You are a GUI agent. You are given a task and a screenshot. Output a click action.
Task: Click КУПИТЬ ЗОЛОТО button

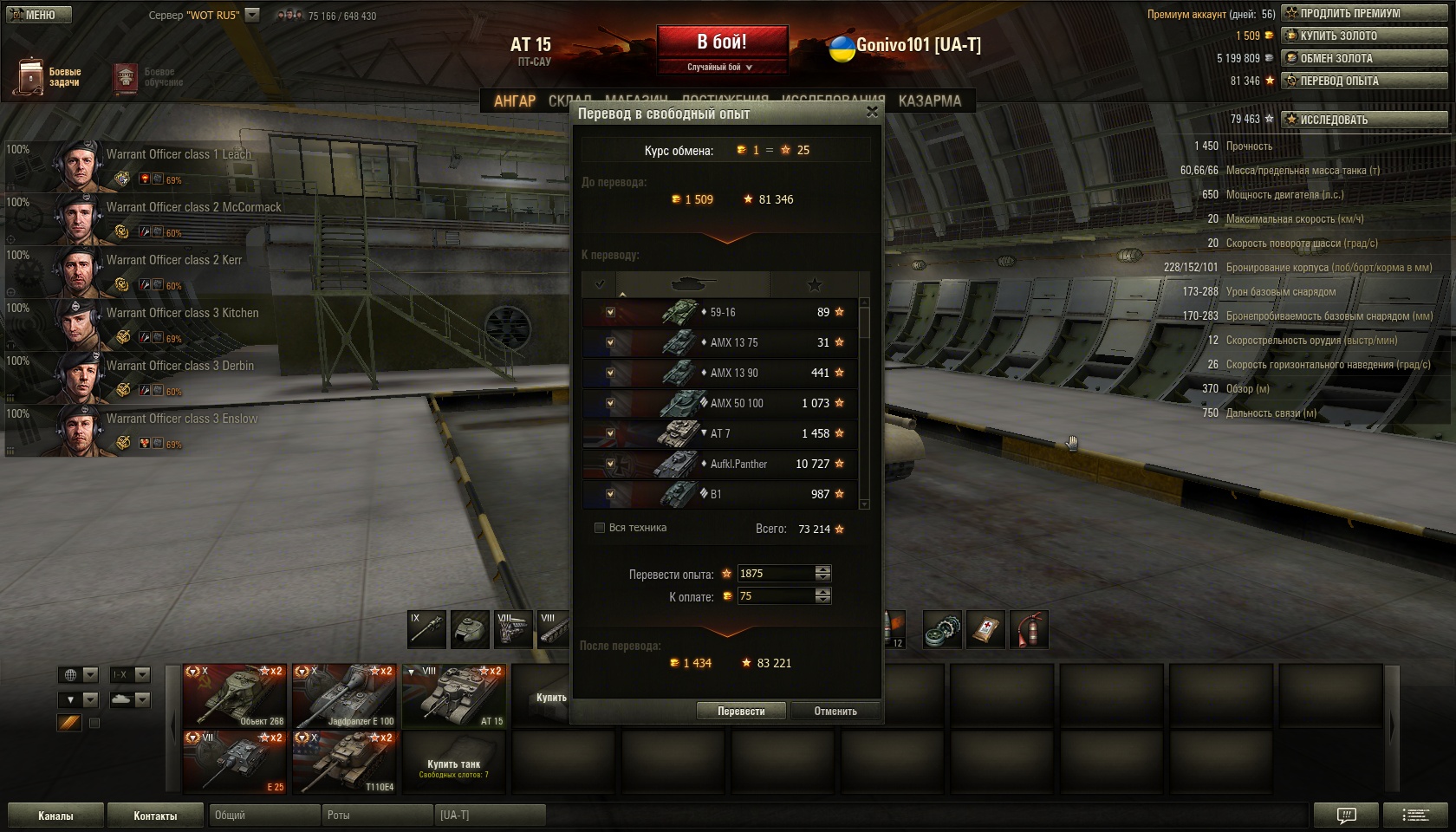point(1364,36)
